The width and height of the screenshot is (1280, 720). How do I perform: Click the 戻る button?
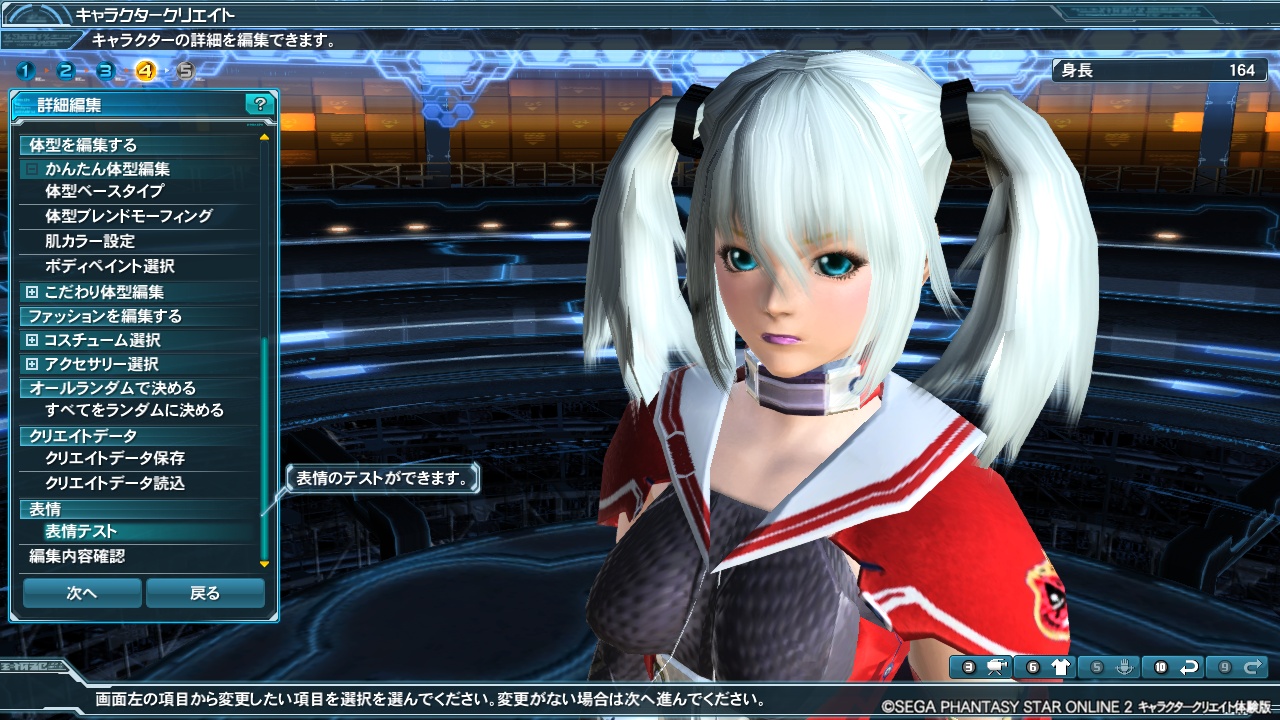click(x=205, y=593)
